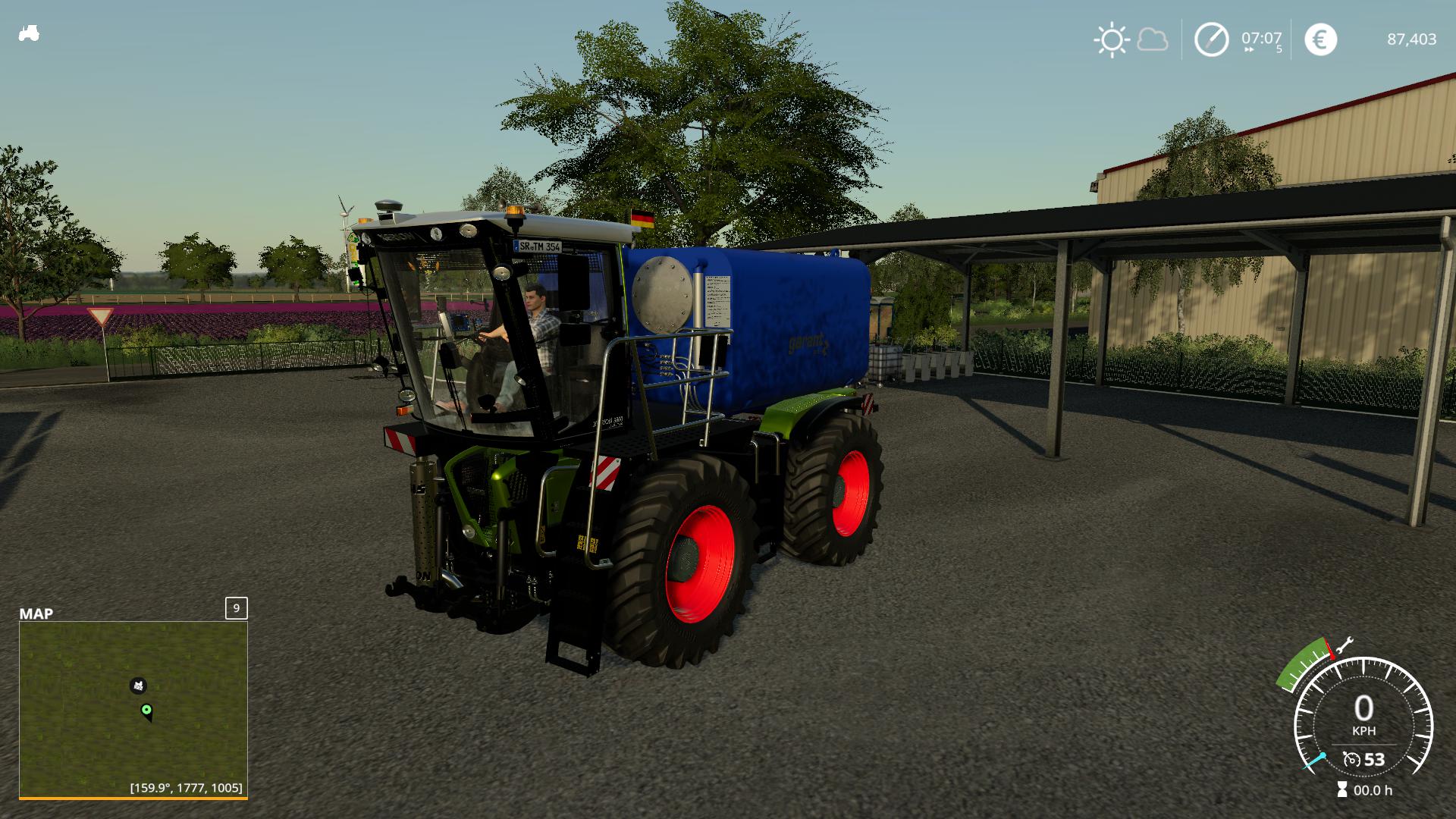Click the green player marker on the minimap
This screenshot has width=1456, height=819.
[x=147, y=711]
